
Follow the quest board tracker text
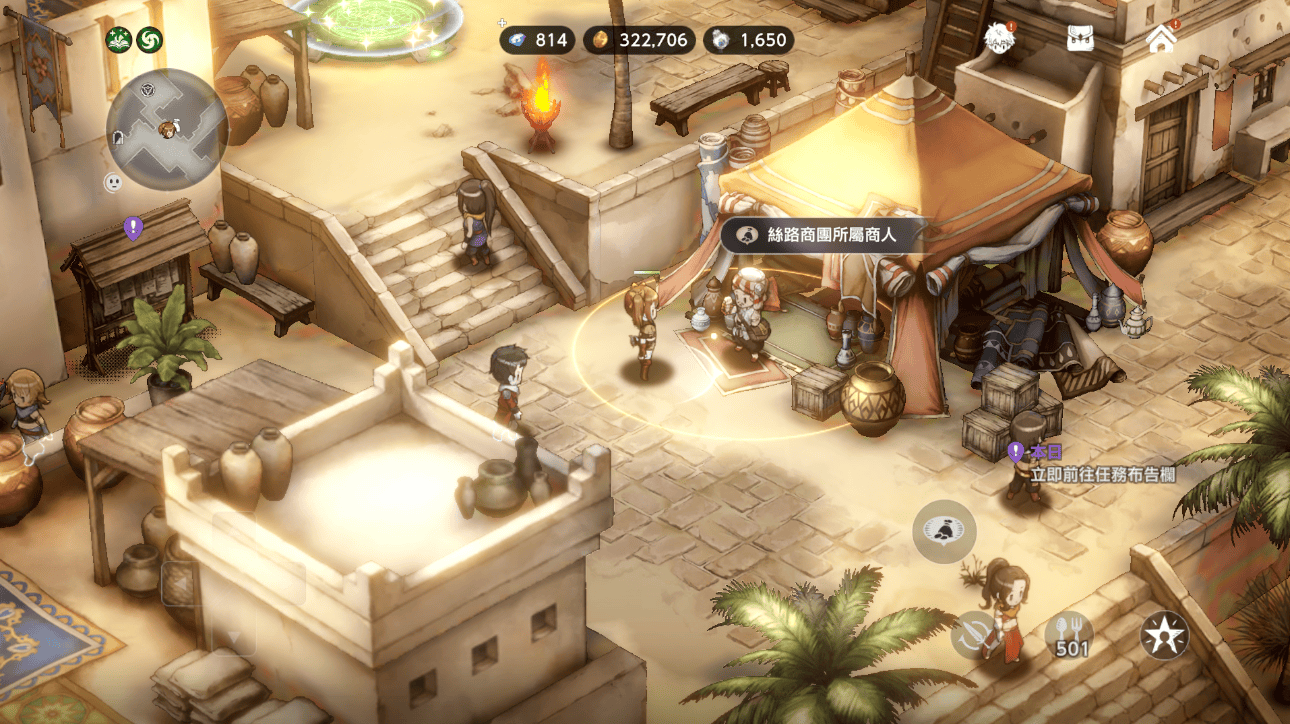[1102, 474]
